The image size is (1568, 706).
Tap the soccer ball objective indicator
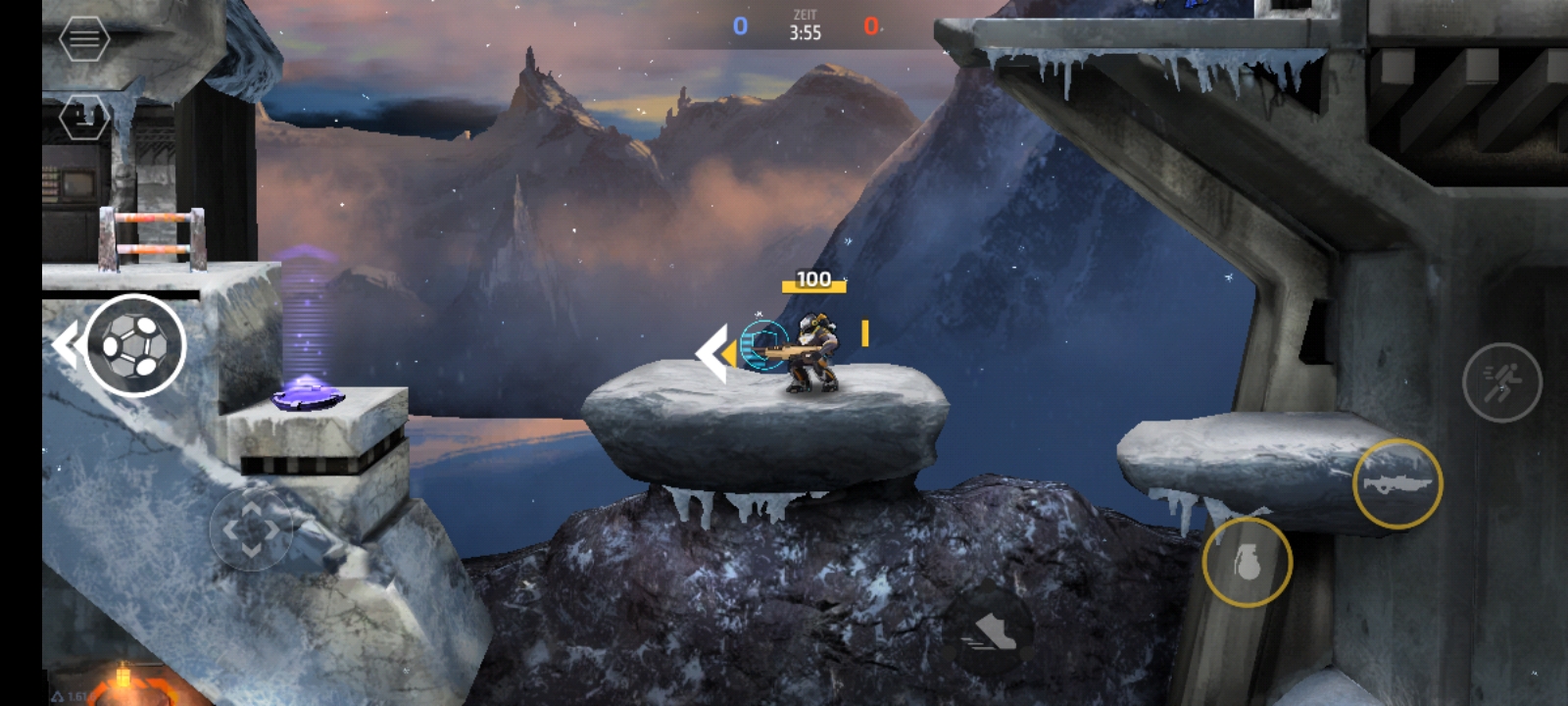click(x=134, y=345)
